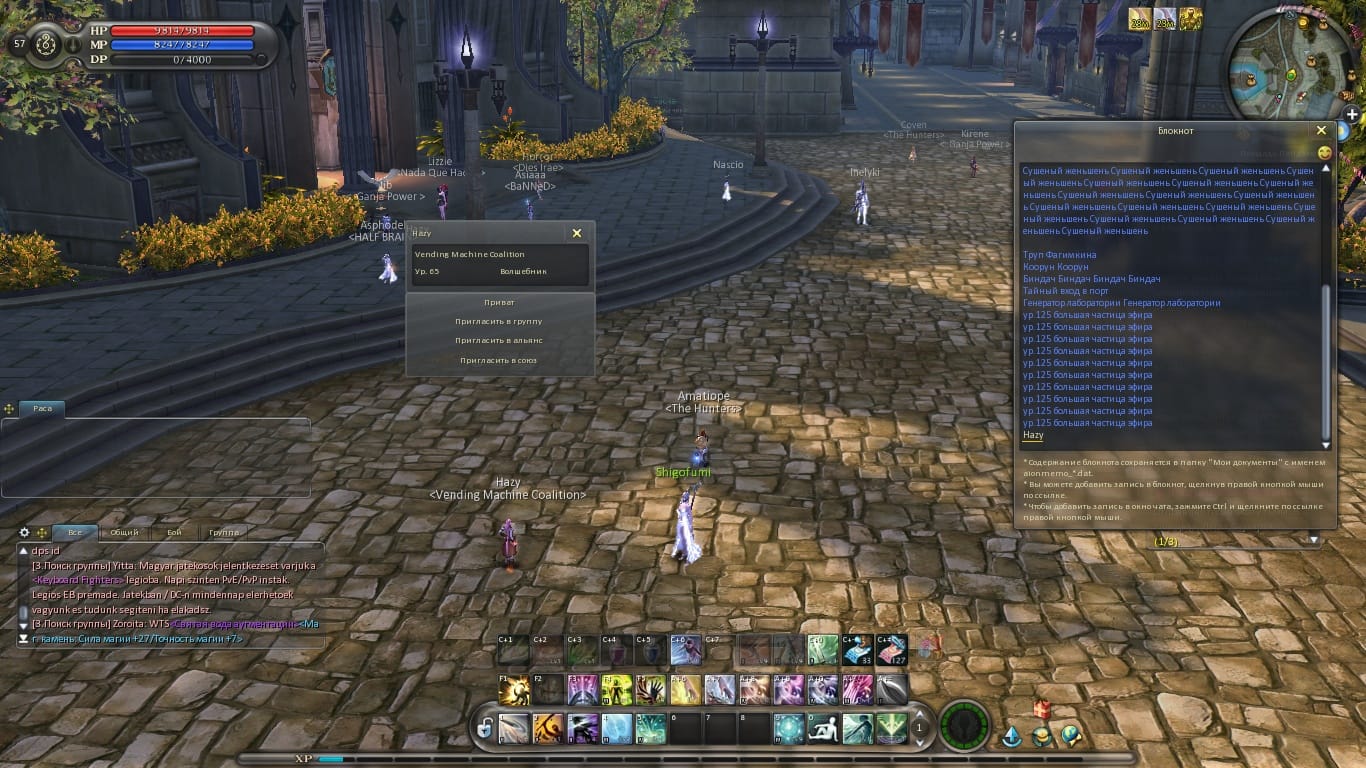This screenshot has height=768, width=1366.
Task: Select the Раса chat window tab
Action: coord(42,408)
